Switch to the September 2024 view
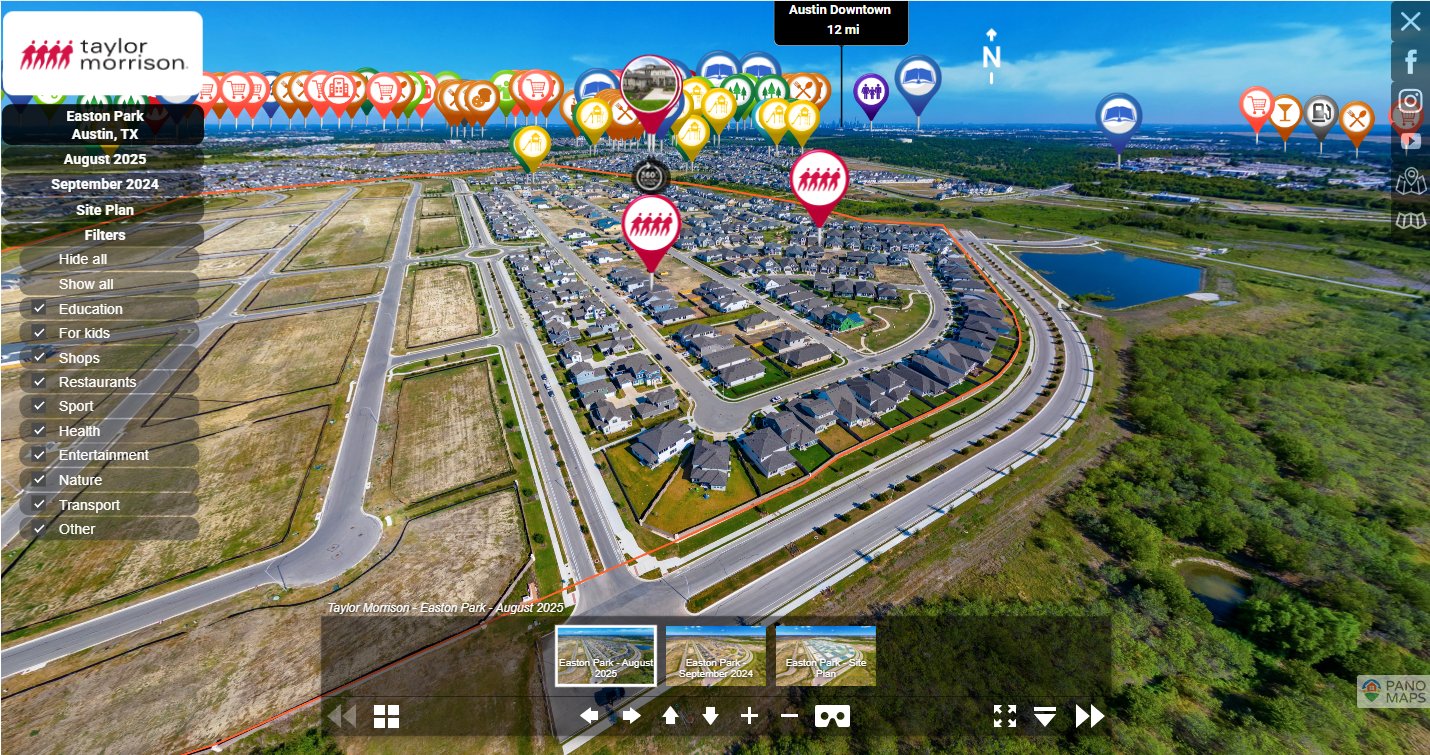Viewport: 1430px width, 755px height. 104,184
